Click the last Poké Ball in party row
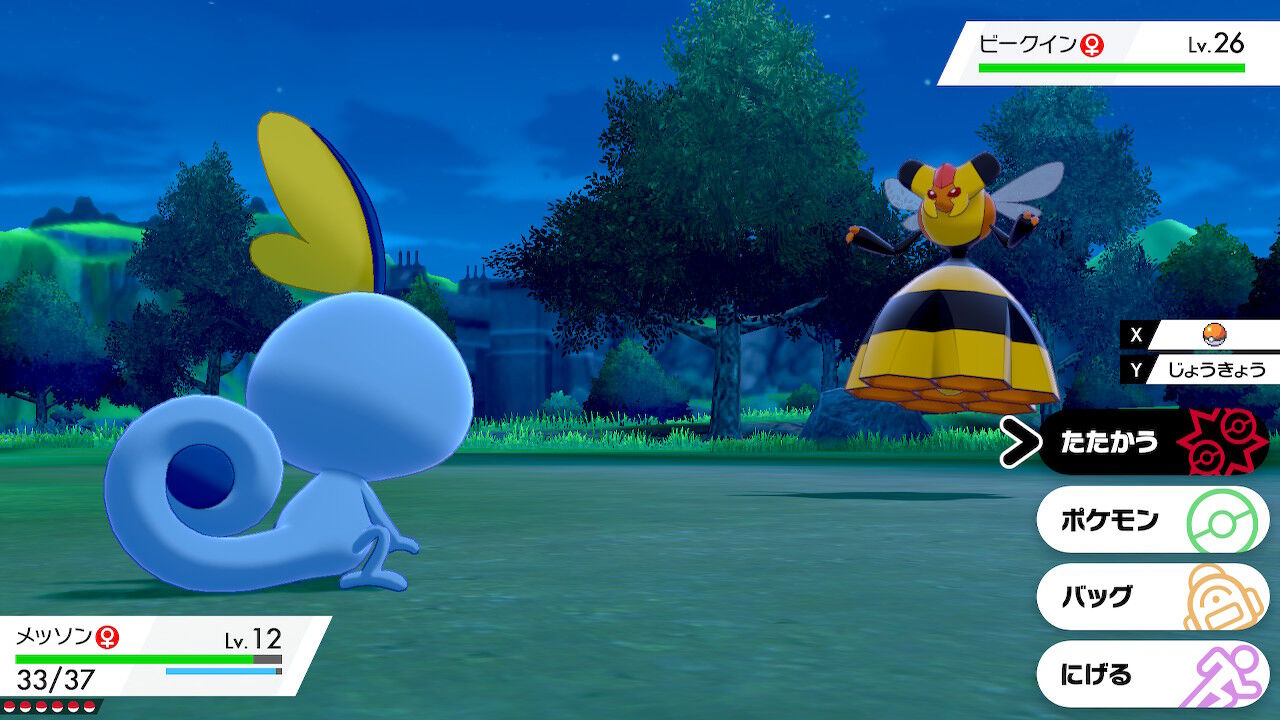The image size is (1280, 720). click(x=88, y=706)
